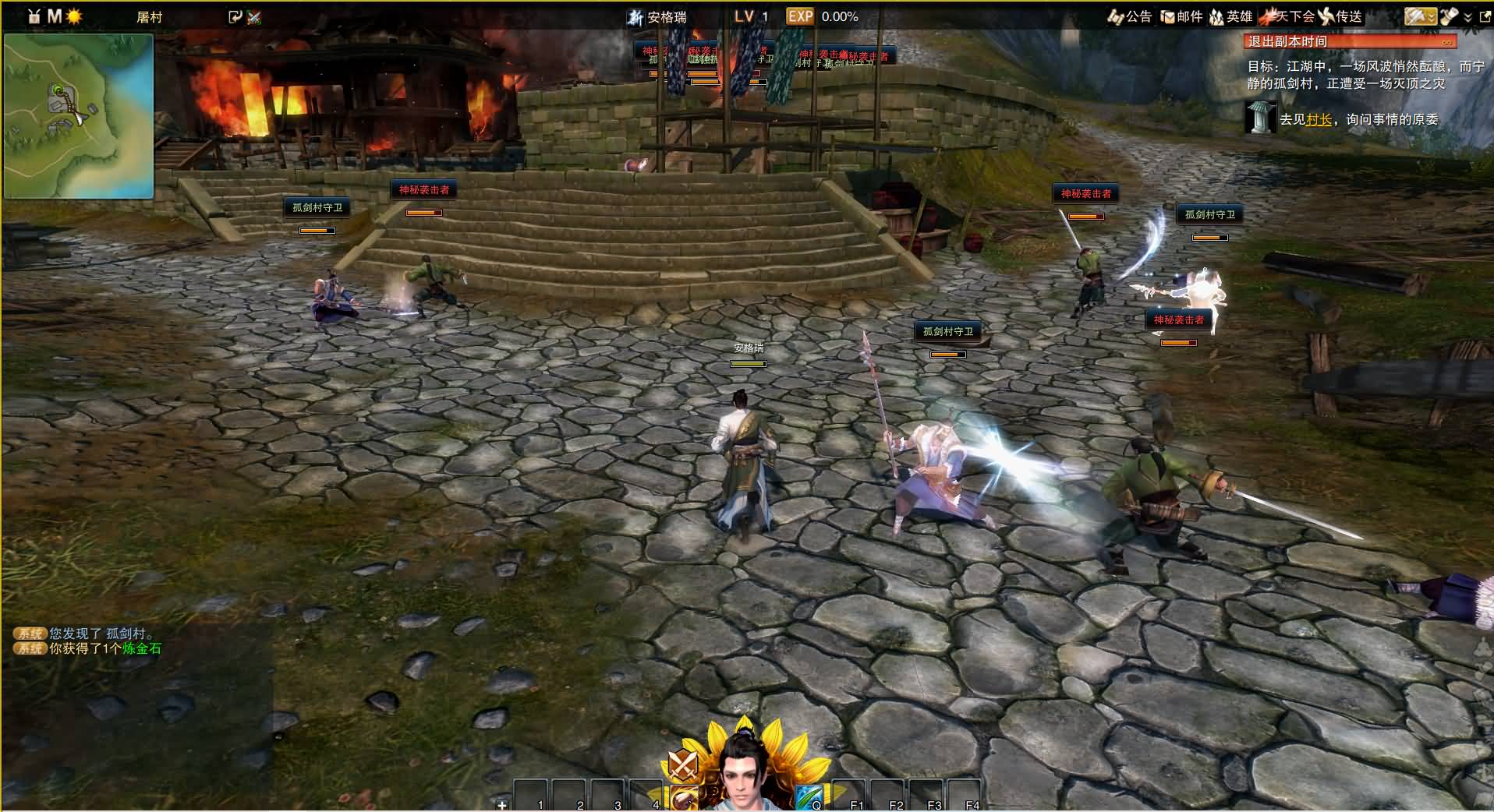Open the 公告 announcements panel
Screen dimensions: 1494x812
1129,16
